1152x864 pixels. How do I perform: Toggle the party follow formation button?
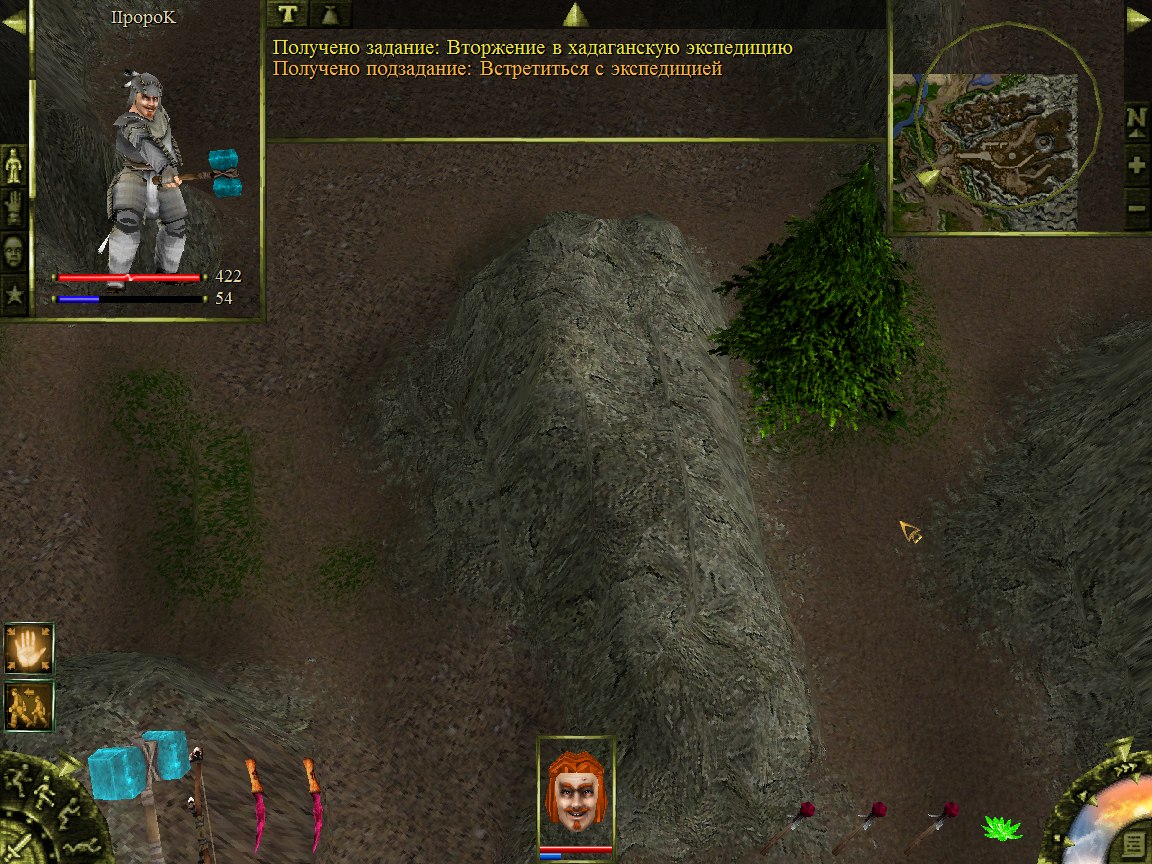(x=28, y=706)
